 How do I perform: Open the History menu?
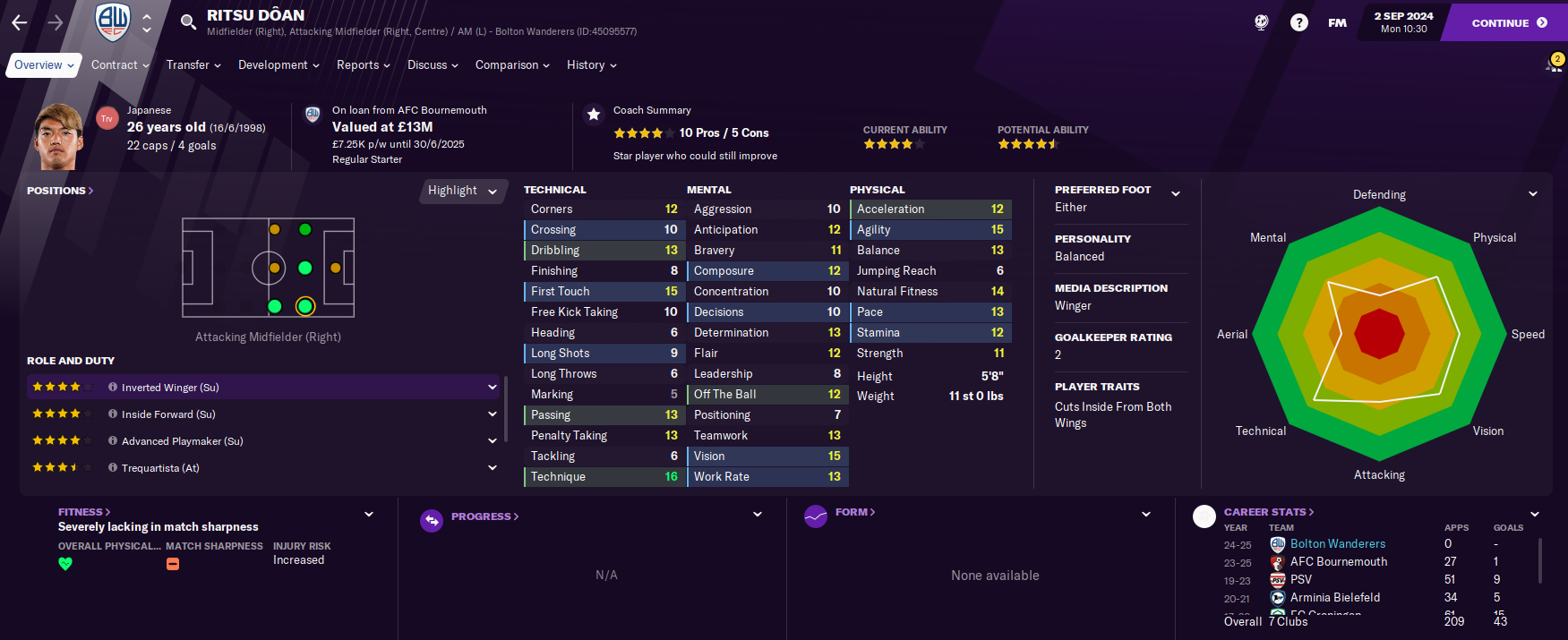[591, 65]
